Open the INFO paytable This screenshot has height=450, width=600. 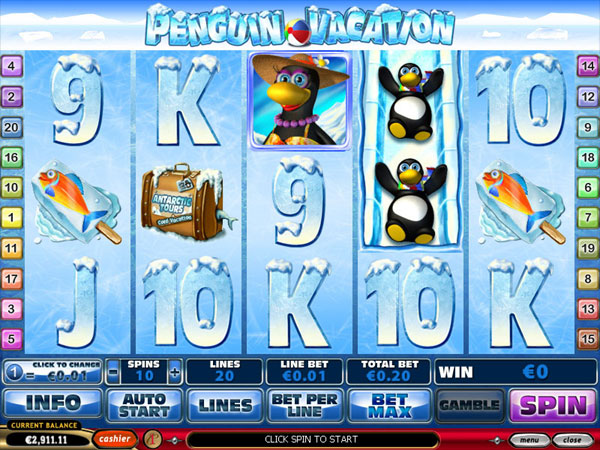point(51,404)
